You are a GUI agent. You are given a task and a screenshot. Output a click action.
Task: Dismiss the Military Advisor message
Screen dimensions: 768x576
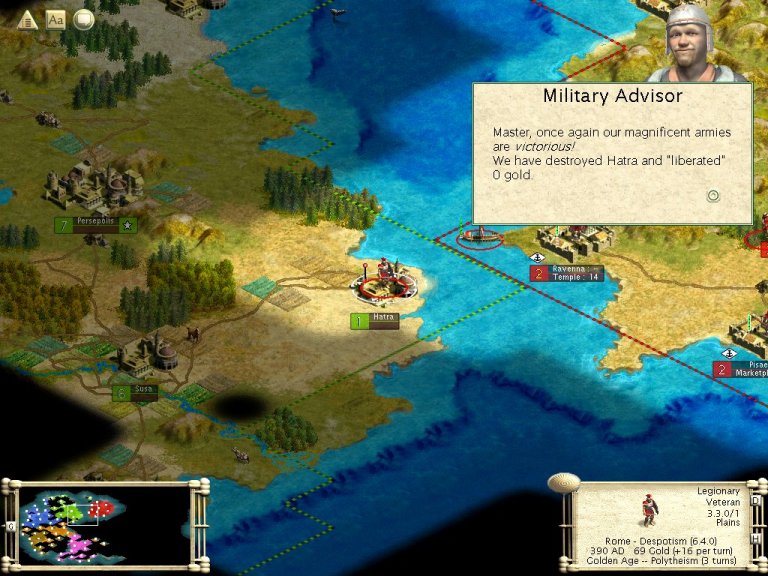(713, 196)
